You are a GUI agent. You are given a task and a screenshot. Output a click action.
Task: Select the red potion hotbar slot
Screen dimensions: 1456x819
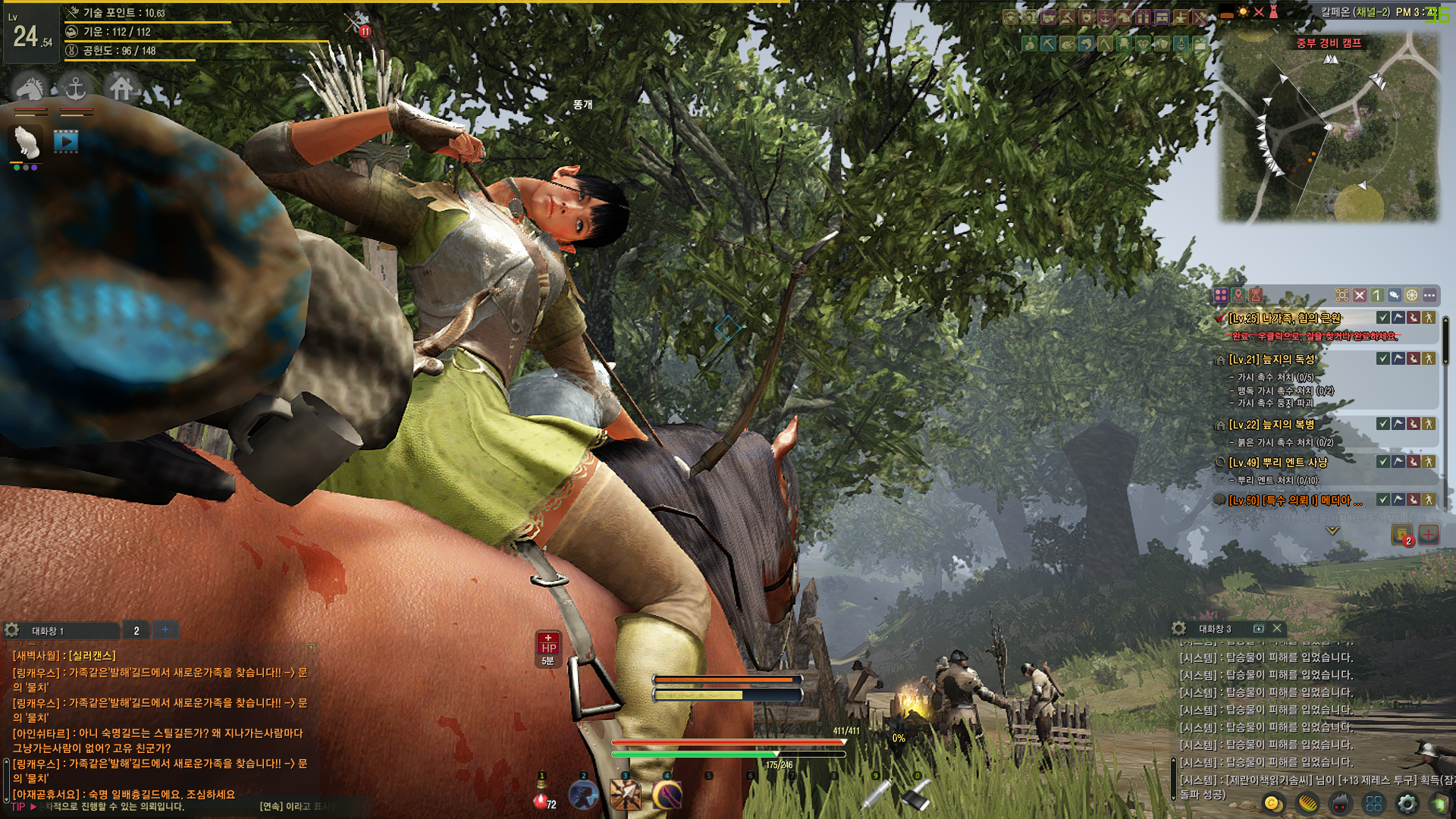[541, 798]
